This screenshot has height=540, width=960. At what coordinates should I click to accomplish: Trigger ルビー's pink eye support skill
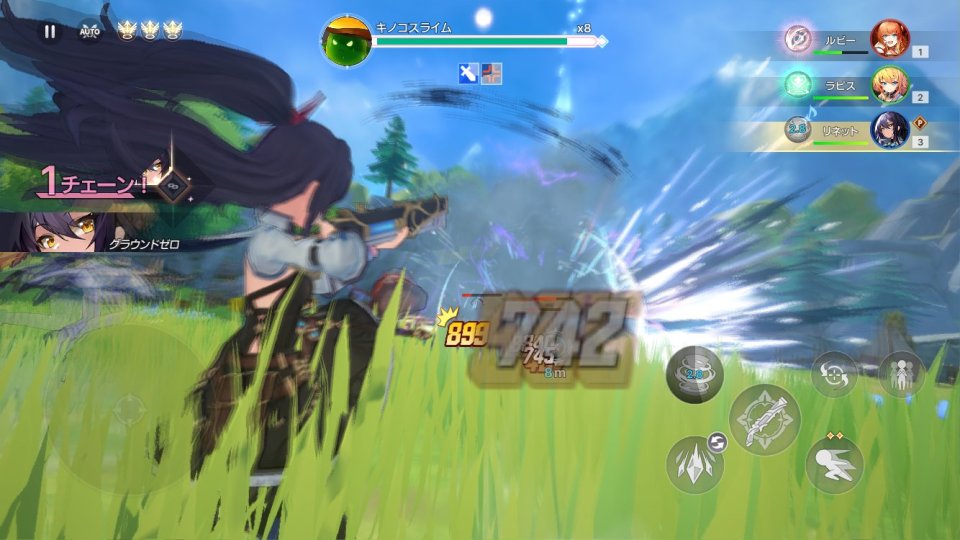[x=798, y=40]
